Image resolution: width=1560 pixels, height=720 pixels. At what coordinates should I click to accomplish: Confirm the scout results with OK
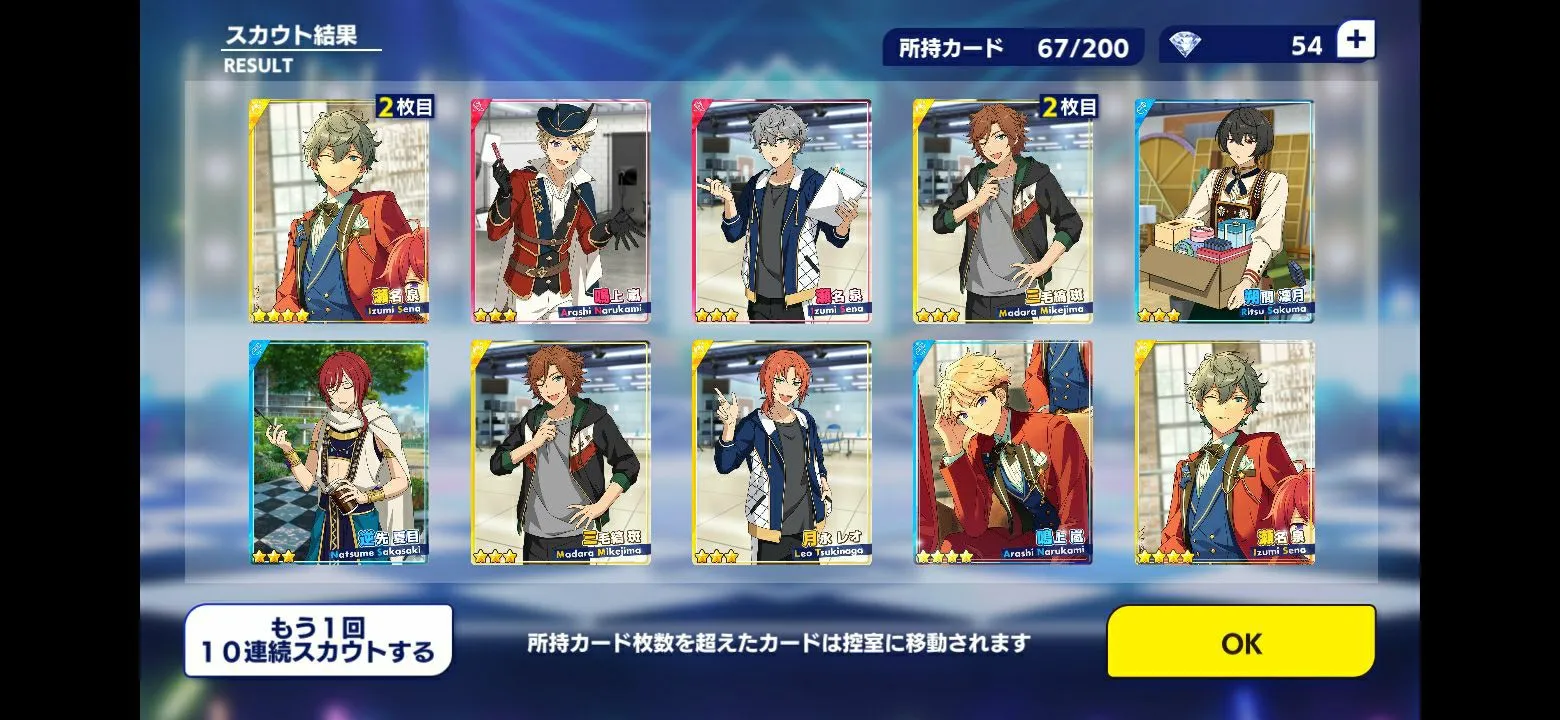coord(1241,642)
